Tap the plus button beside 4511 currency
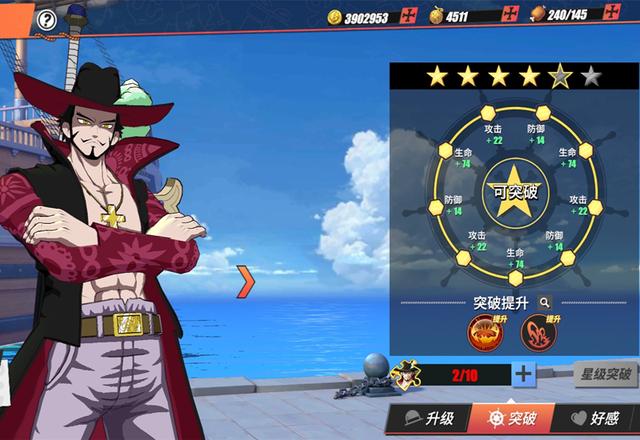 [x=510, y=15]
